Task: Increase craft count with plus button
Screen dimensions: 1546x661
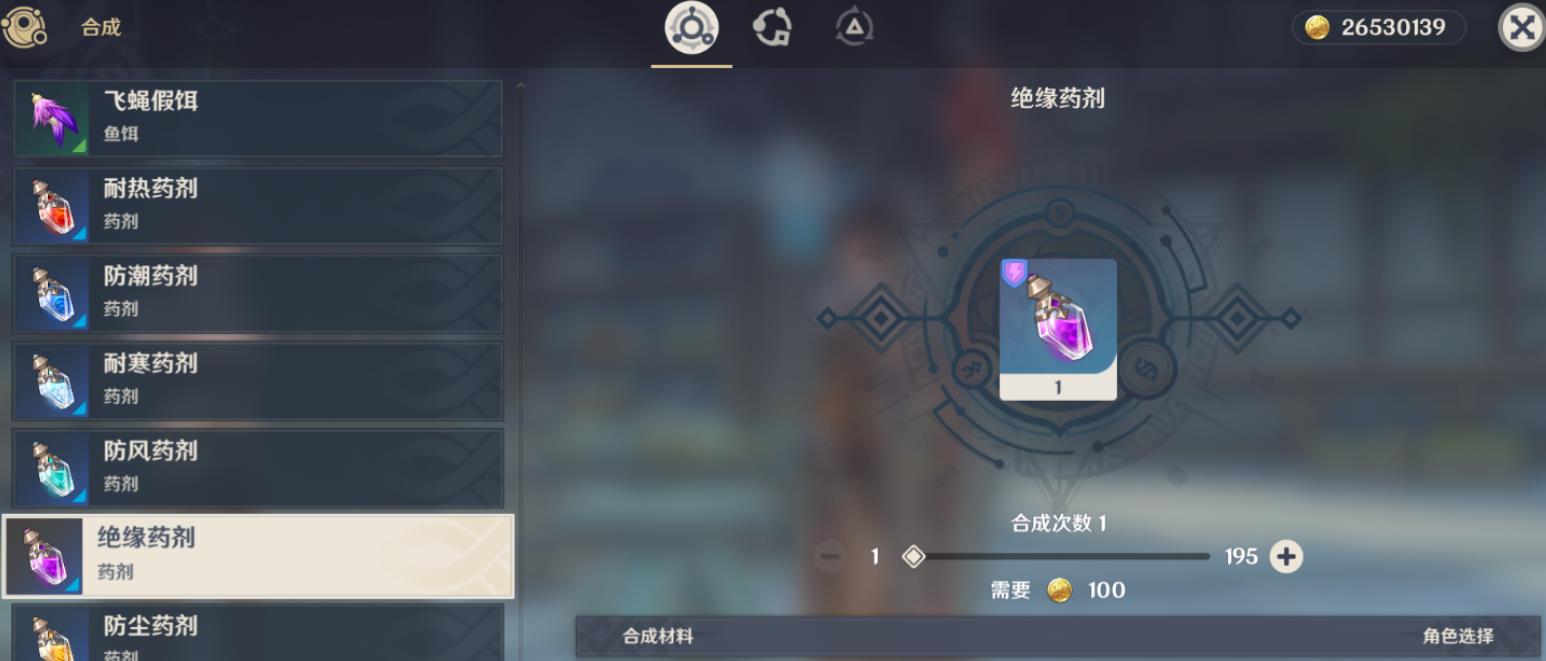Action: tap(1286, 557)
